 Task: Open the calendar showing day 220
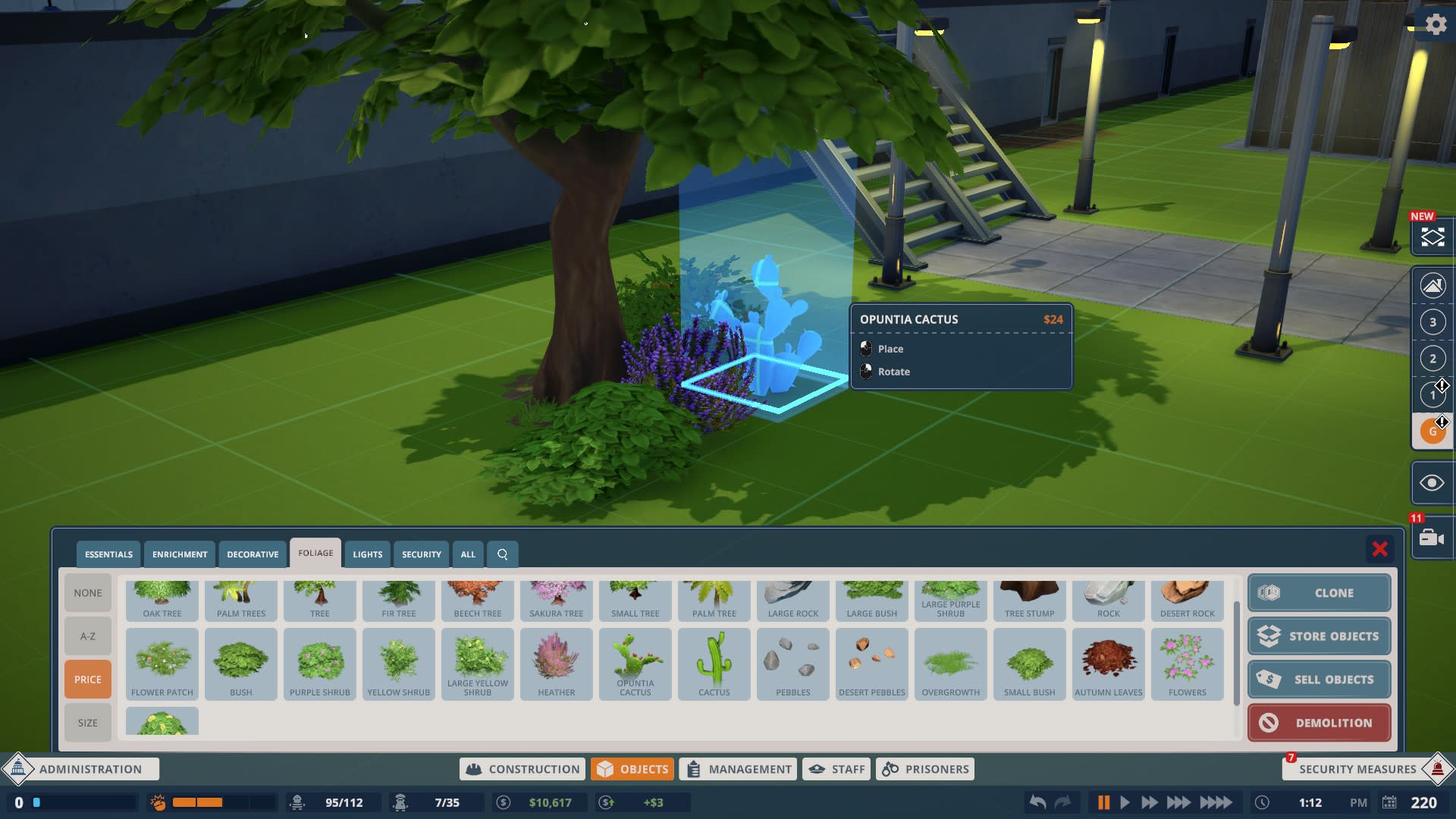(x=1392, y=802)
